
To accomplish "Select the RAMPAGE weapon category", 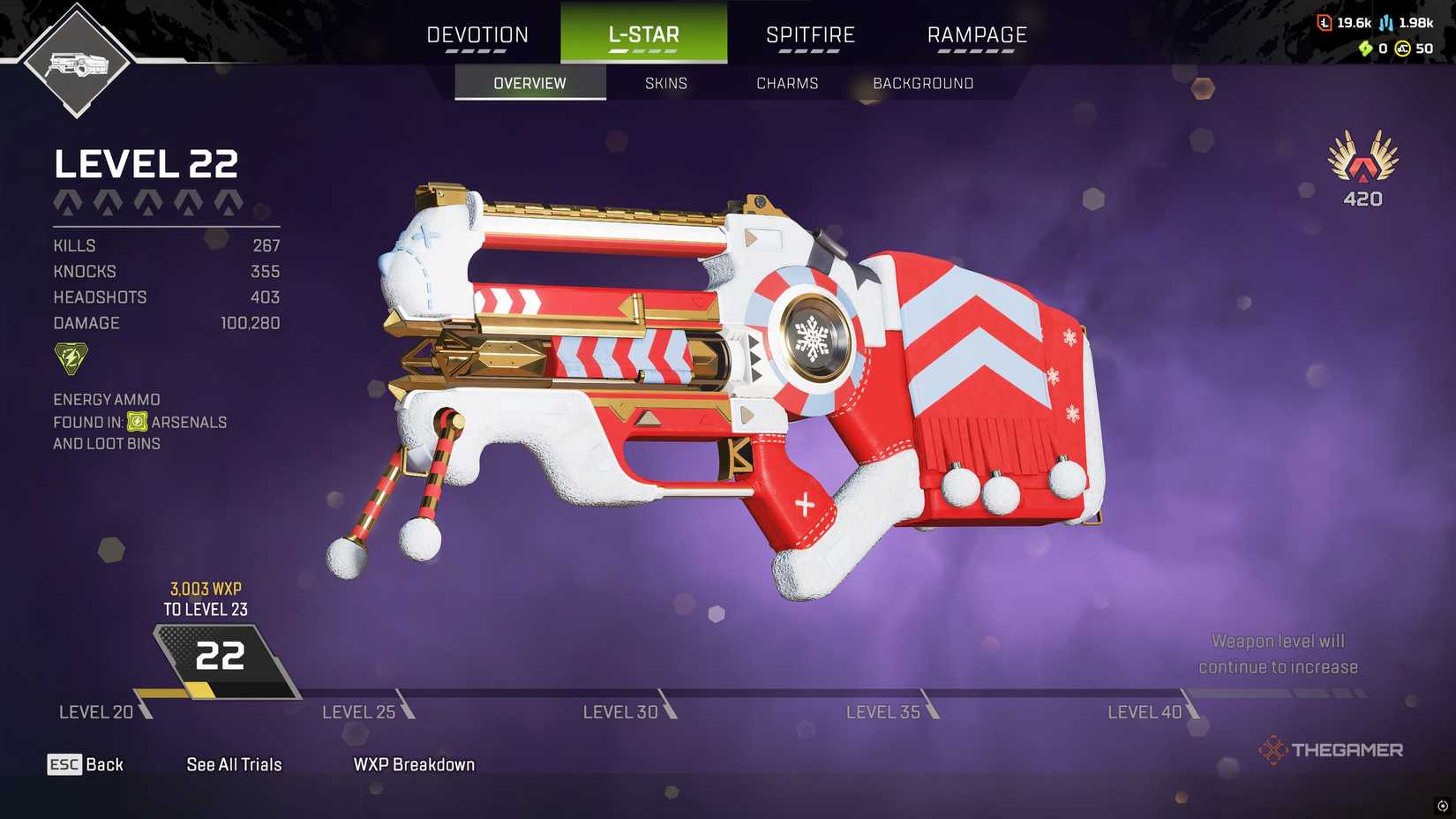I will [976, 34].
